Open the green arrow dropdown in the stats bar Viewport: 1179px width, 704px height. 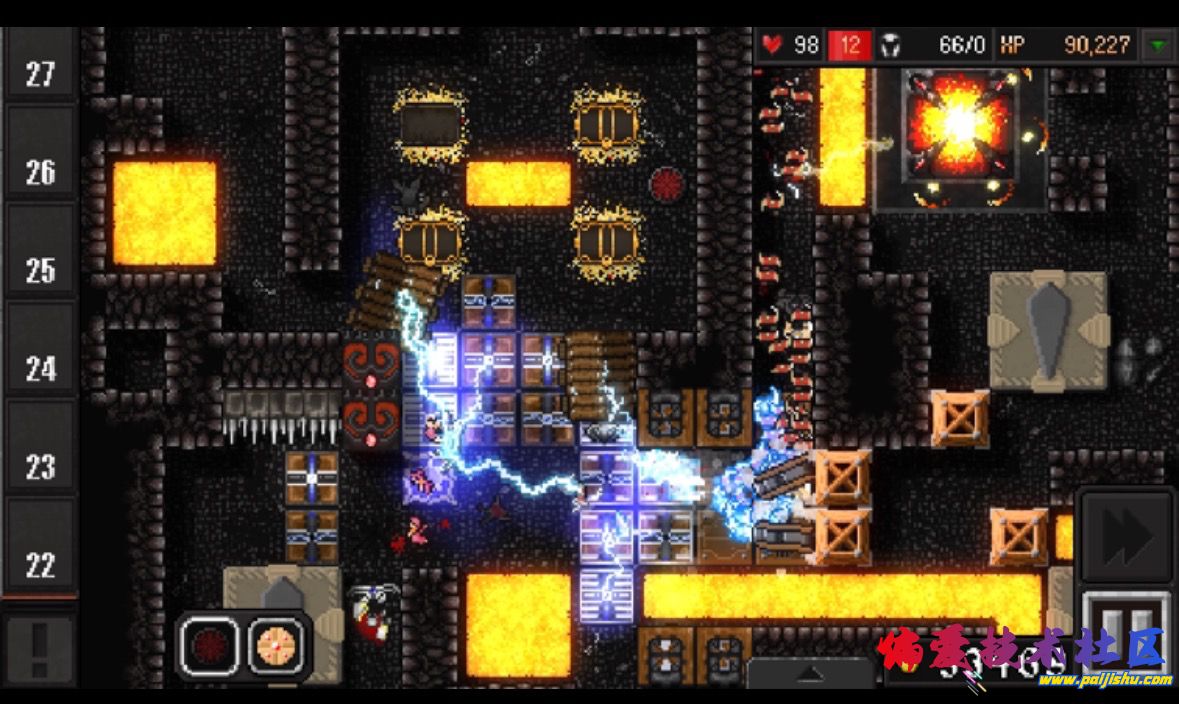(1158, 45)
